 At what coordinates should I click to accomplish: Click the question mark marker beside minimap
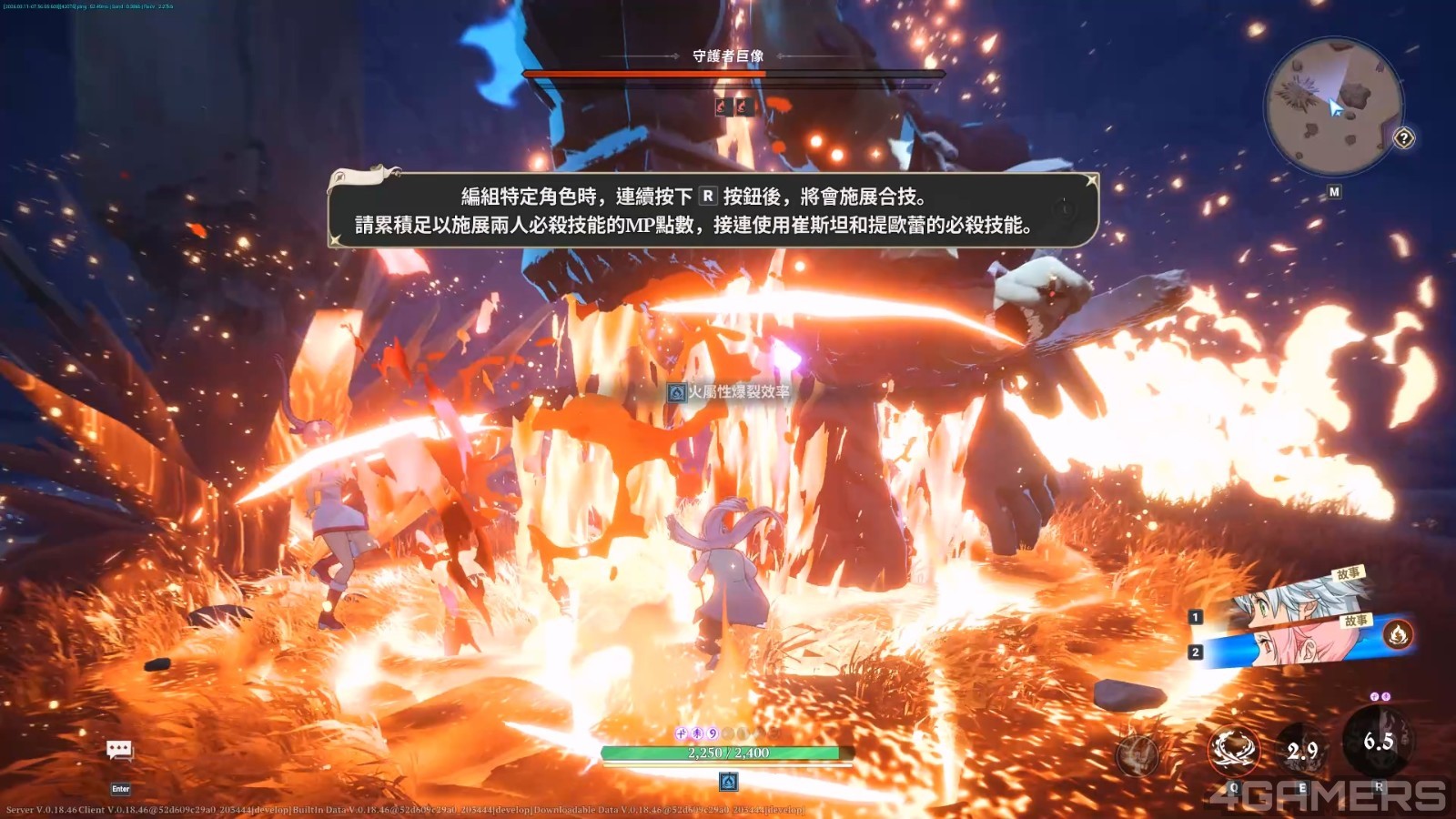1404,138
